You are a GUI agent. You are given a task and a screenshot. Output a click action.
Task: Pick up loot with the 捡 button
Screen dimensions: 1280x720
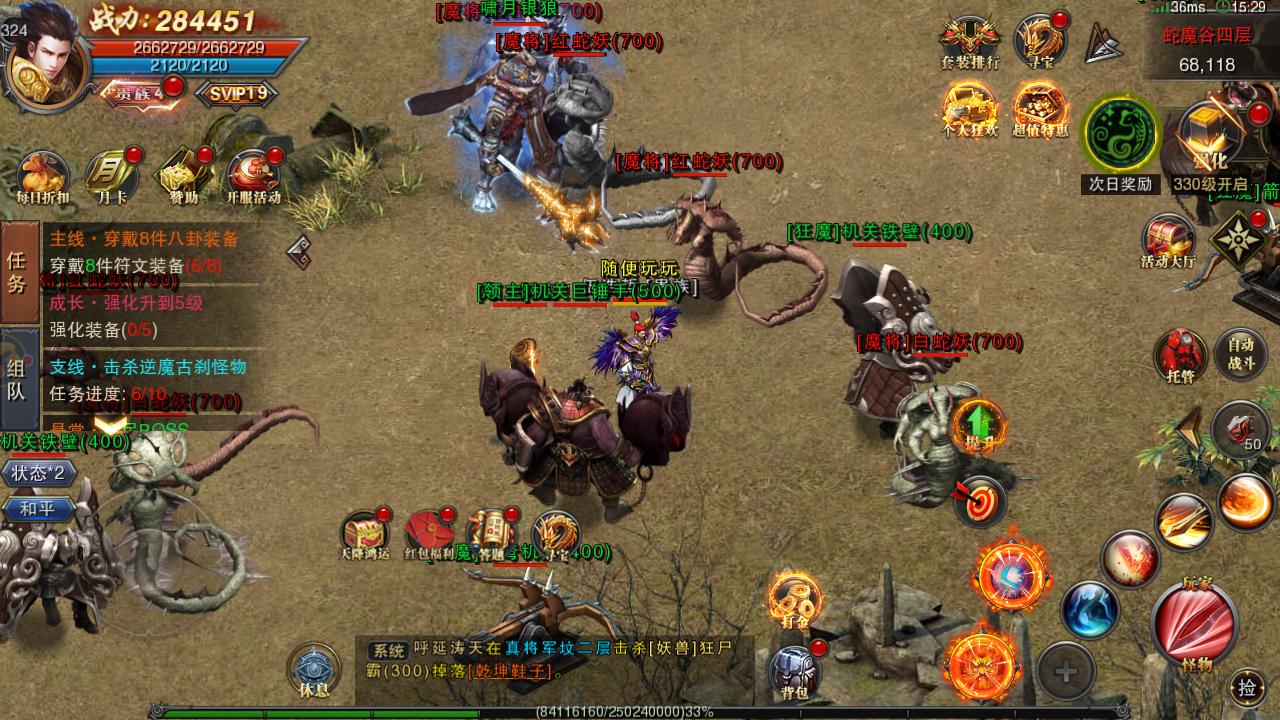1247,687
